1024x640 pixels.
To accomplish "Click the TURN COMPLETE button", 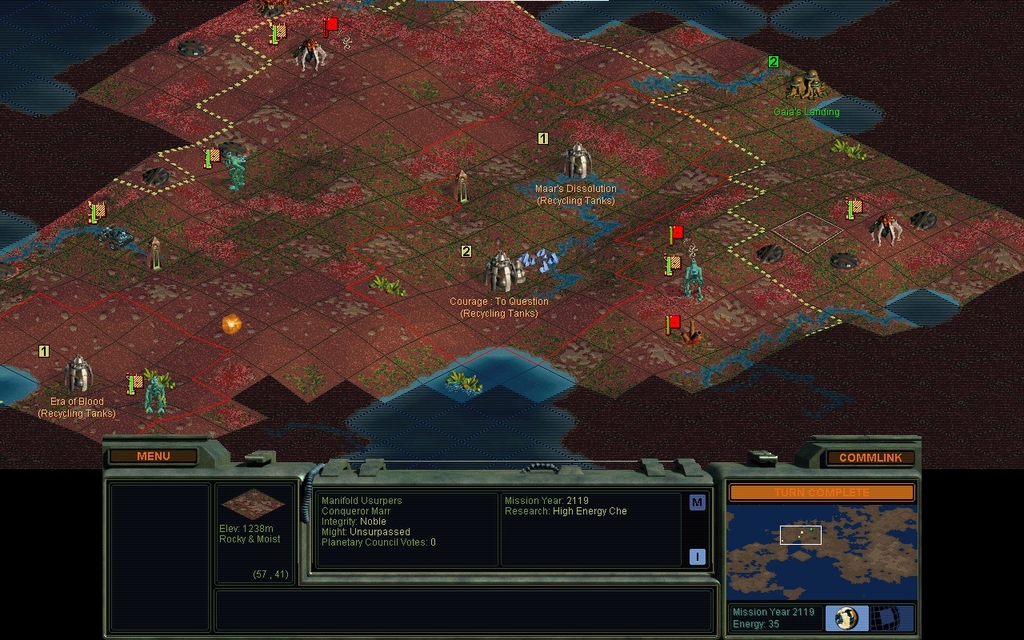I will (x=821, y=492).
